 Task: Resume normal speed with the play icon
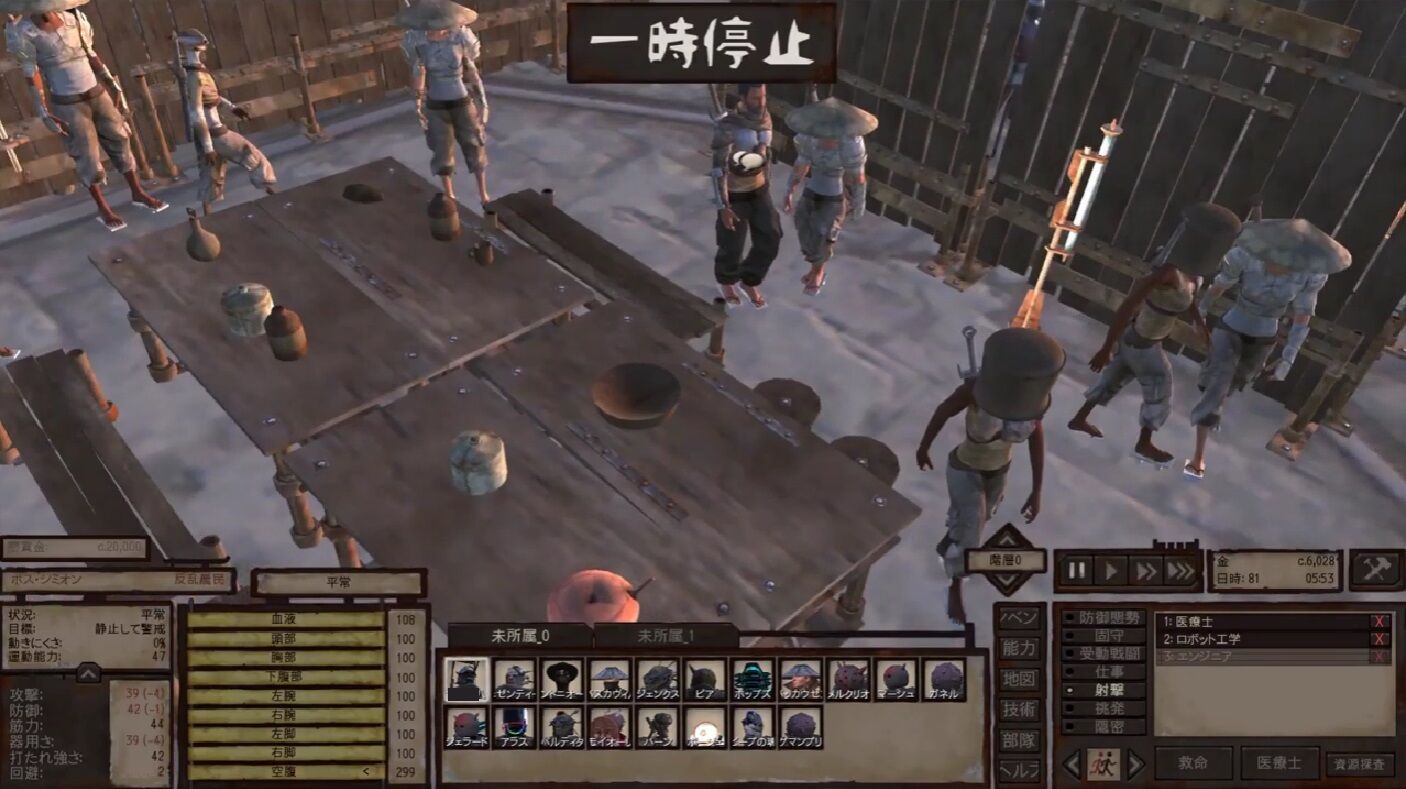[1111, 570]
